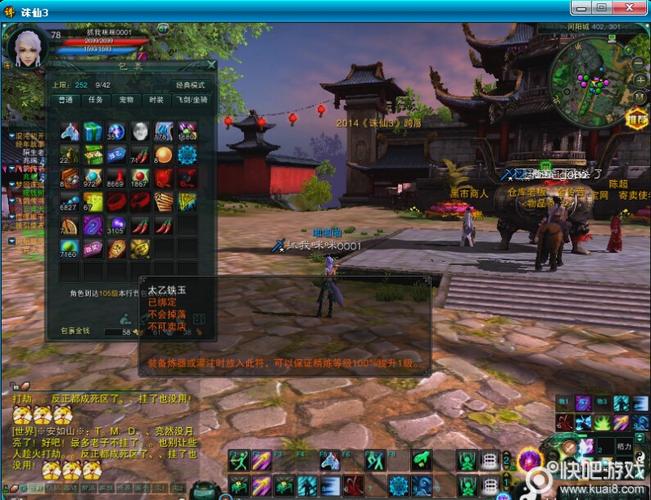Open the 任务 tab in the bag
The image size is (651, 500).
pyautogui.click(x=95, y=100)
